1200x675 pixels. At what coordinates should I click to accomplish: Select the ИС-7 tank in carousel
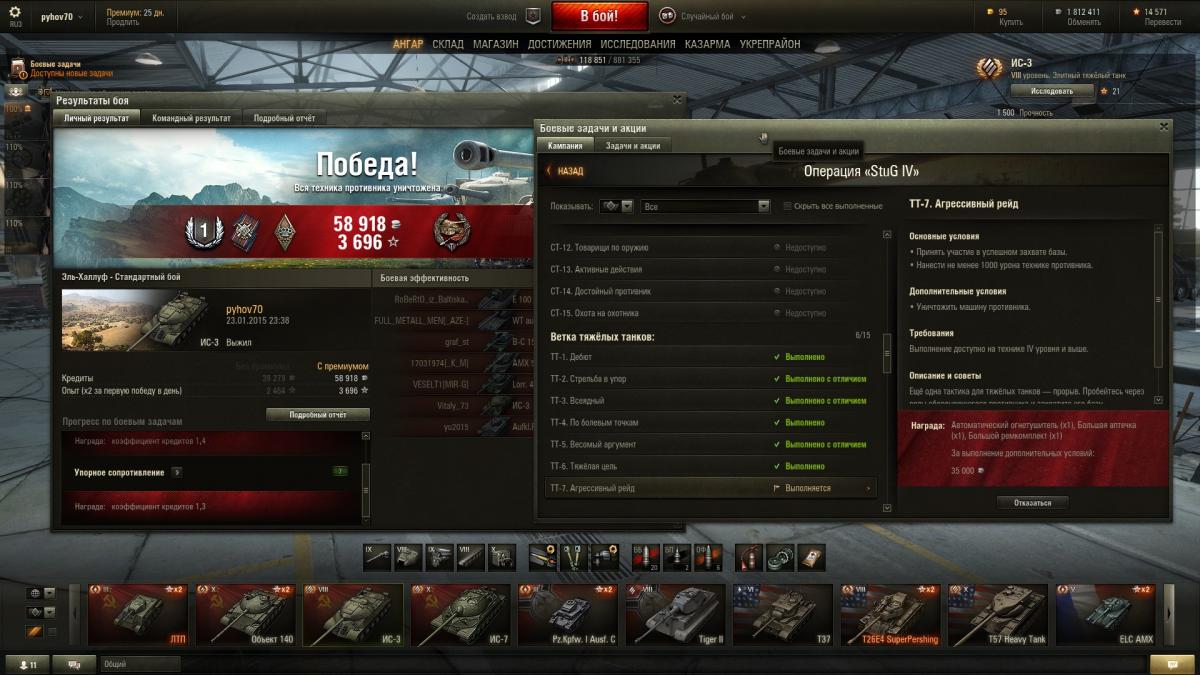point(461,614)
